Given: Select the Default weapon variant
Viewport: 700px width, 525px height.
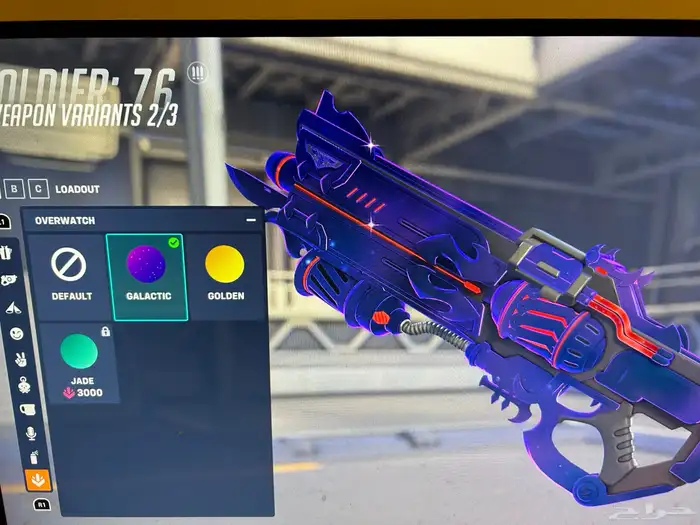Looking at the screenshot, I should 70,276.
